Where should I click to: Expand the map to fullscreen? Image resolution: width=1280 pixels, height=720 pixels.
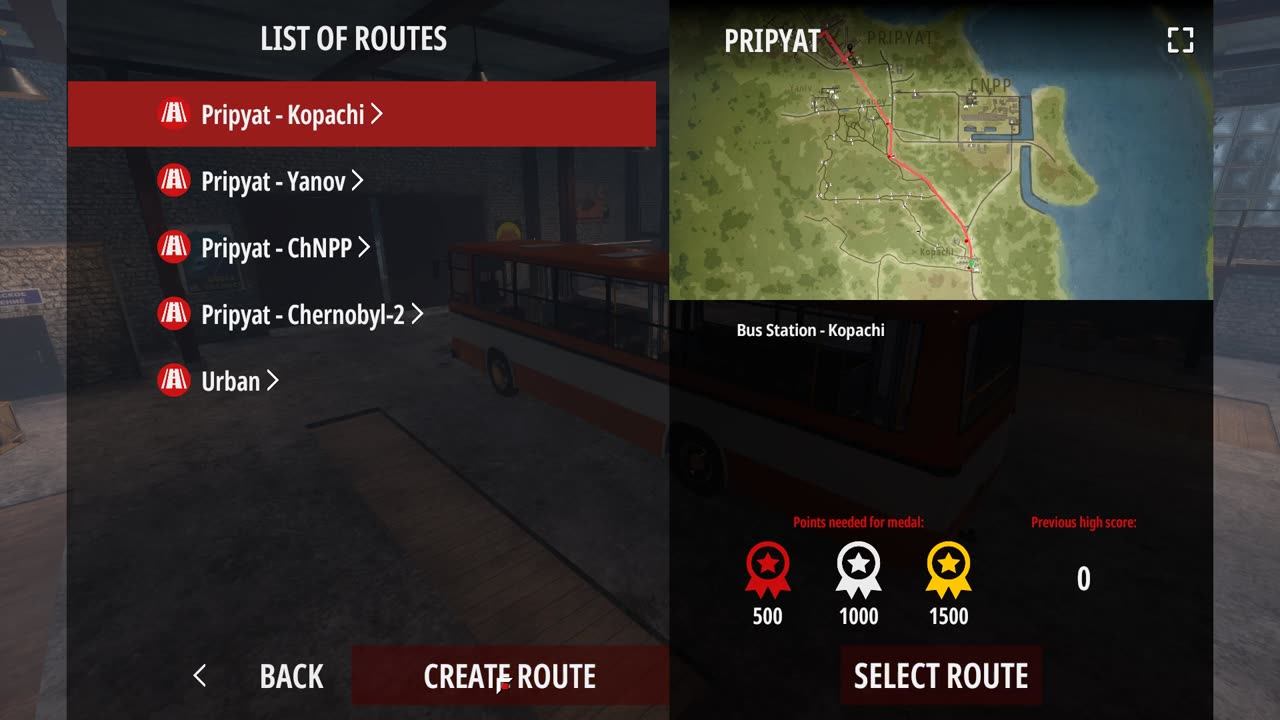tap(1181, 40)
